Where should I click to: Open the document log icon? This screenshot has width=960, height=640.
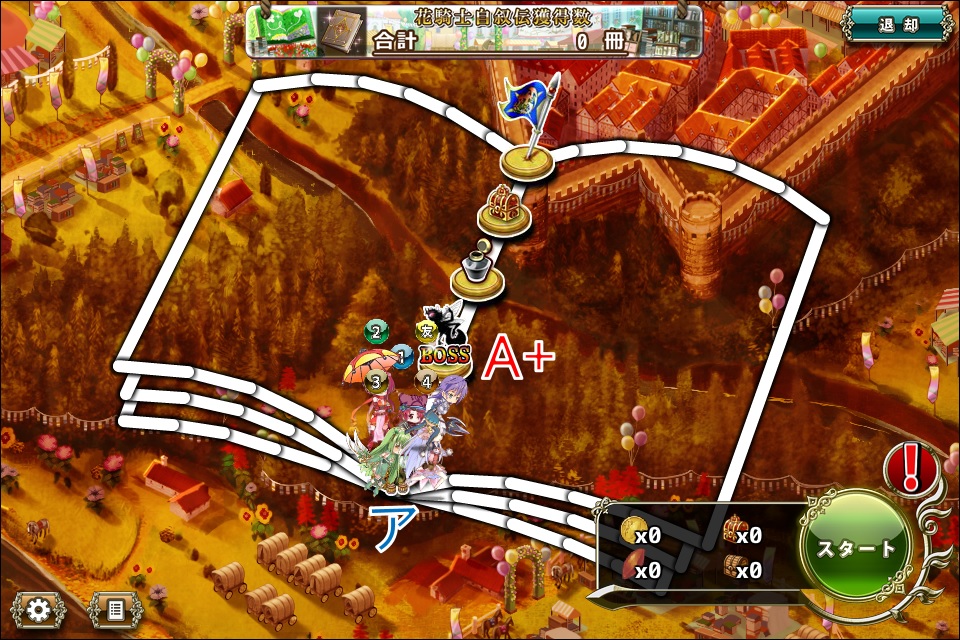115,608
